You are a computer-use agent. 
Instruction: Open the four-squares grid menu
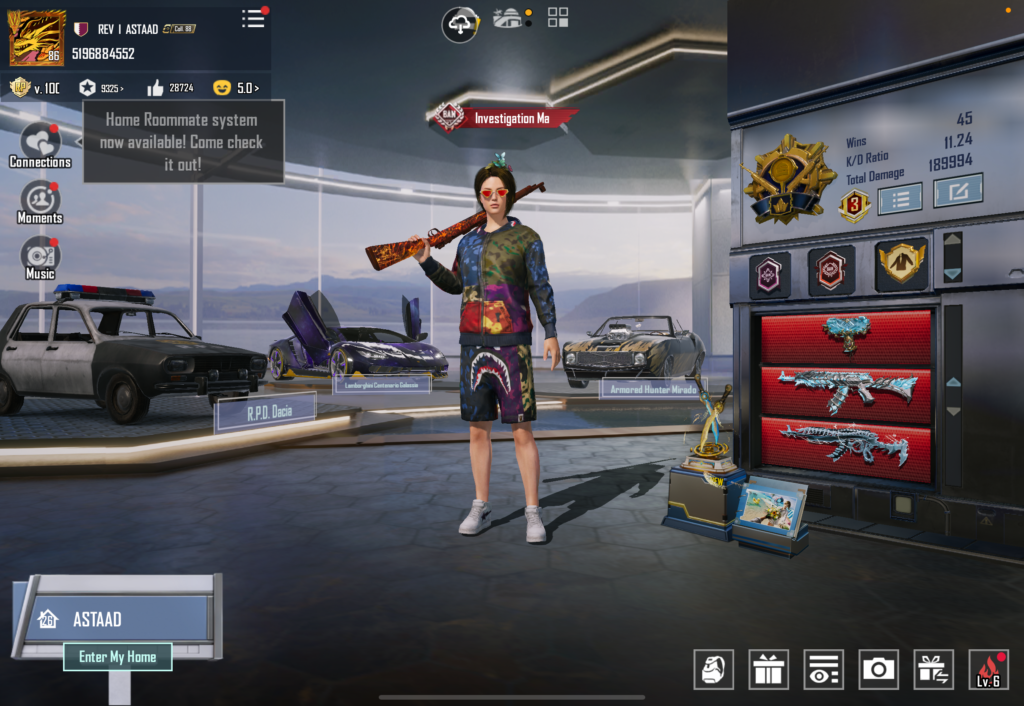coord(558,17)
